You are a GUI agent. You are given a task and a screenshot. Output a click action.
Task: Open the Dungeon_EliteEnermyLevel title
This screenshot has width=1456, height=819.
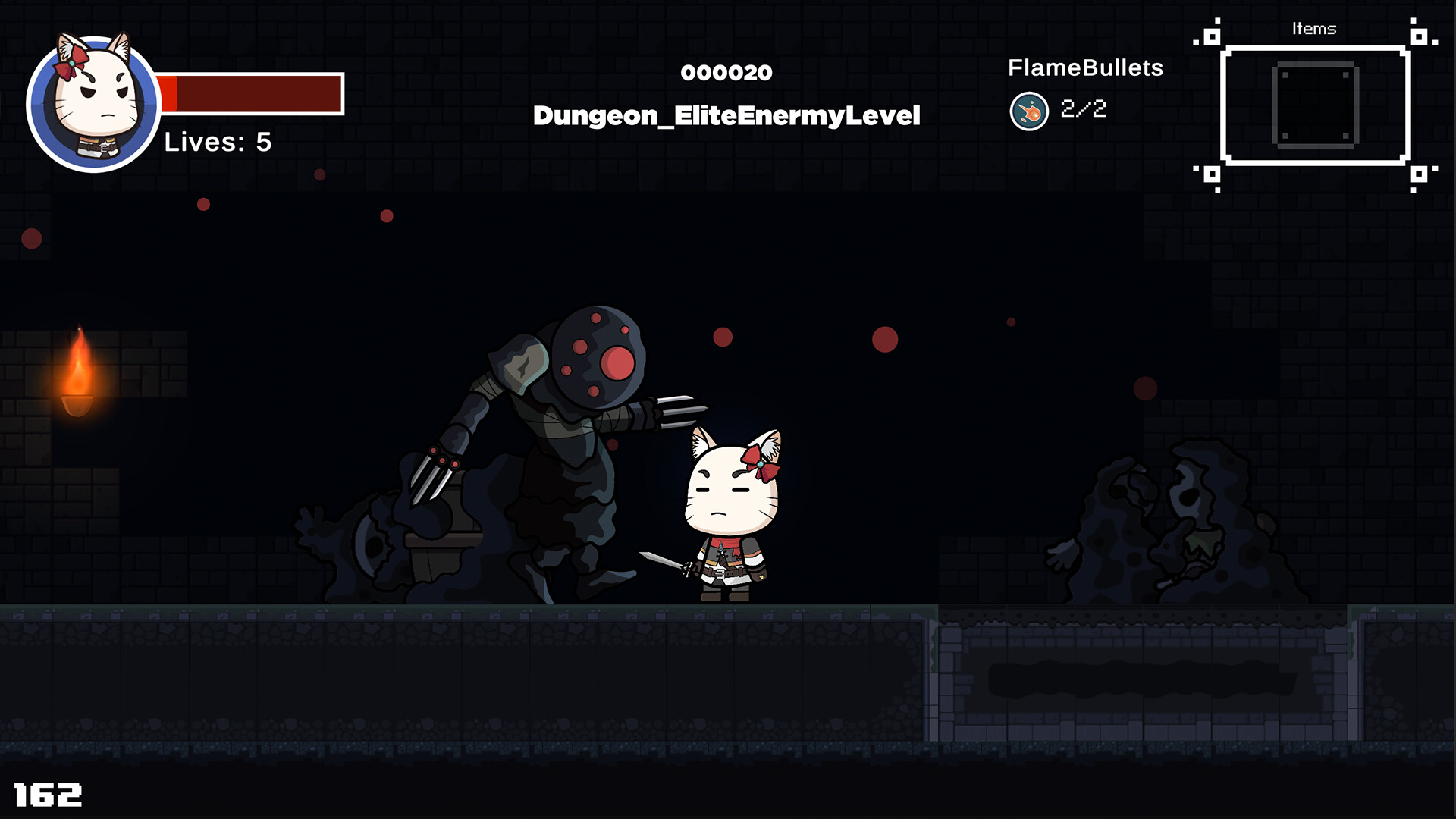click(726, 115)
